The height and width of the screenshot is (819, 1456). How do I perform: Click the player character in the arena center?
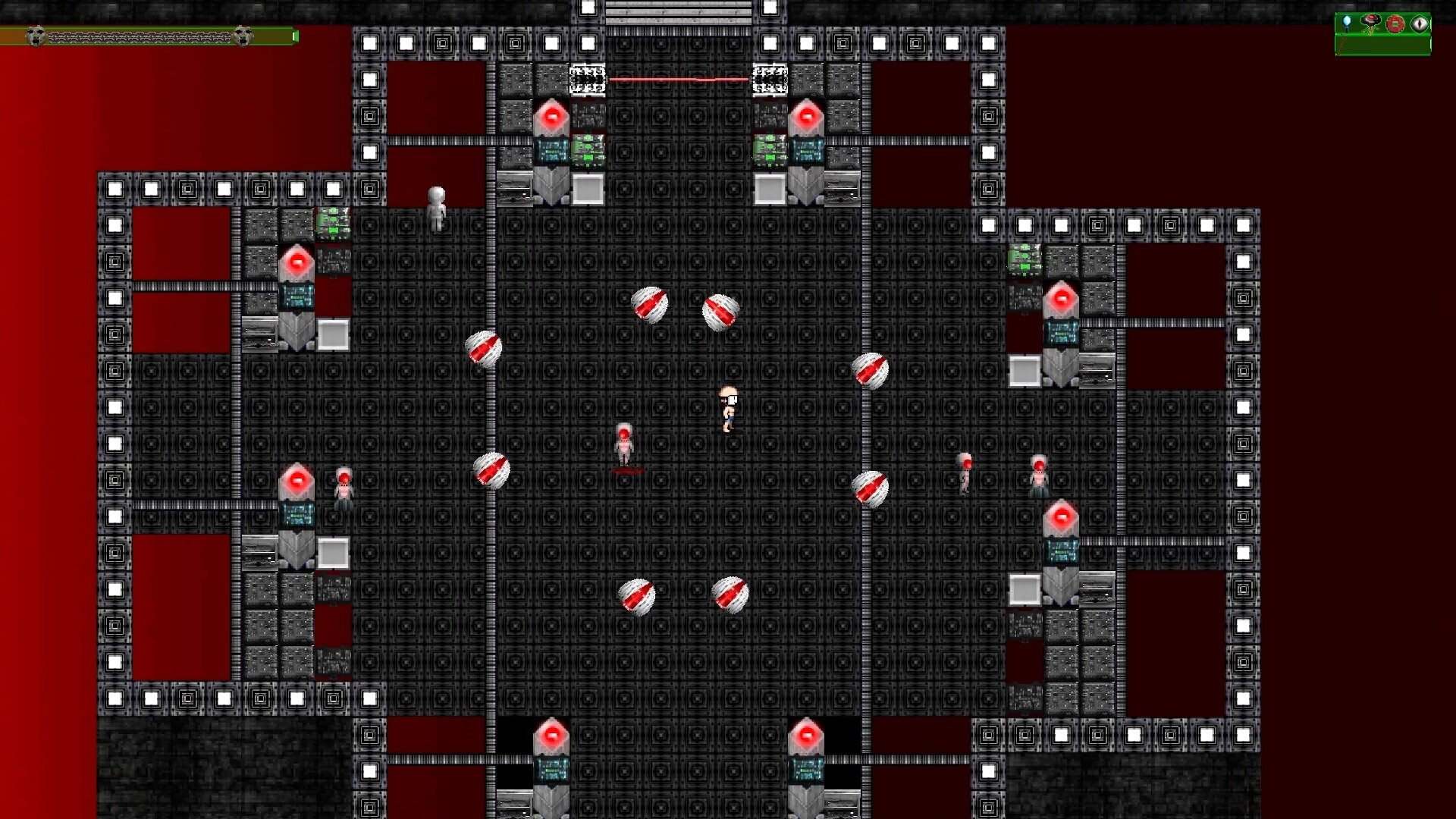coord(726,409)
